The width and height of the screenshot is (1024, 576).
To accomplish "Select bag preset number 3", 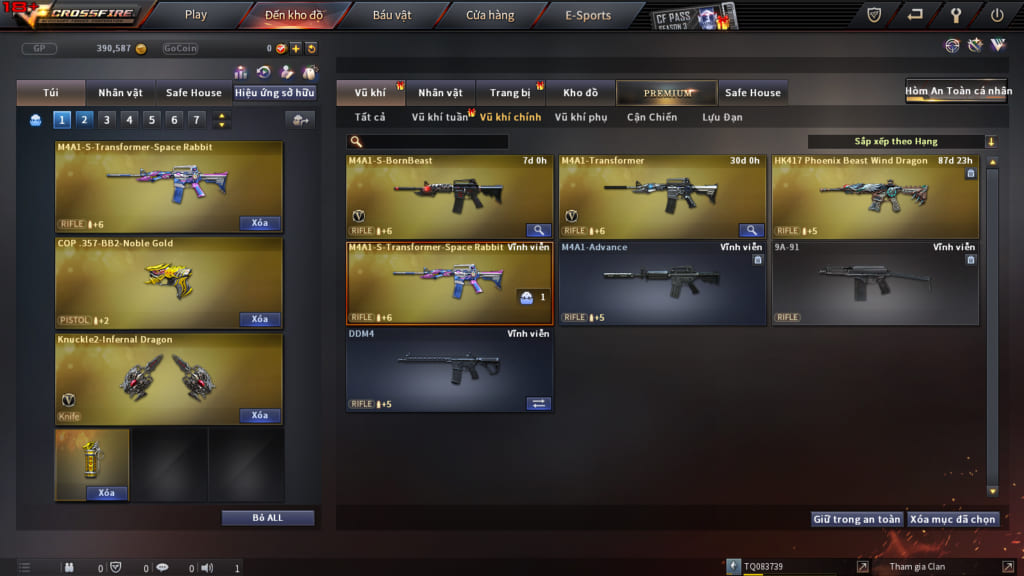I will click(x=107, y=120).
